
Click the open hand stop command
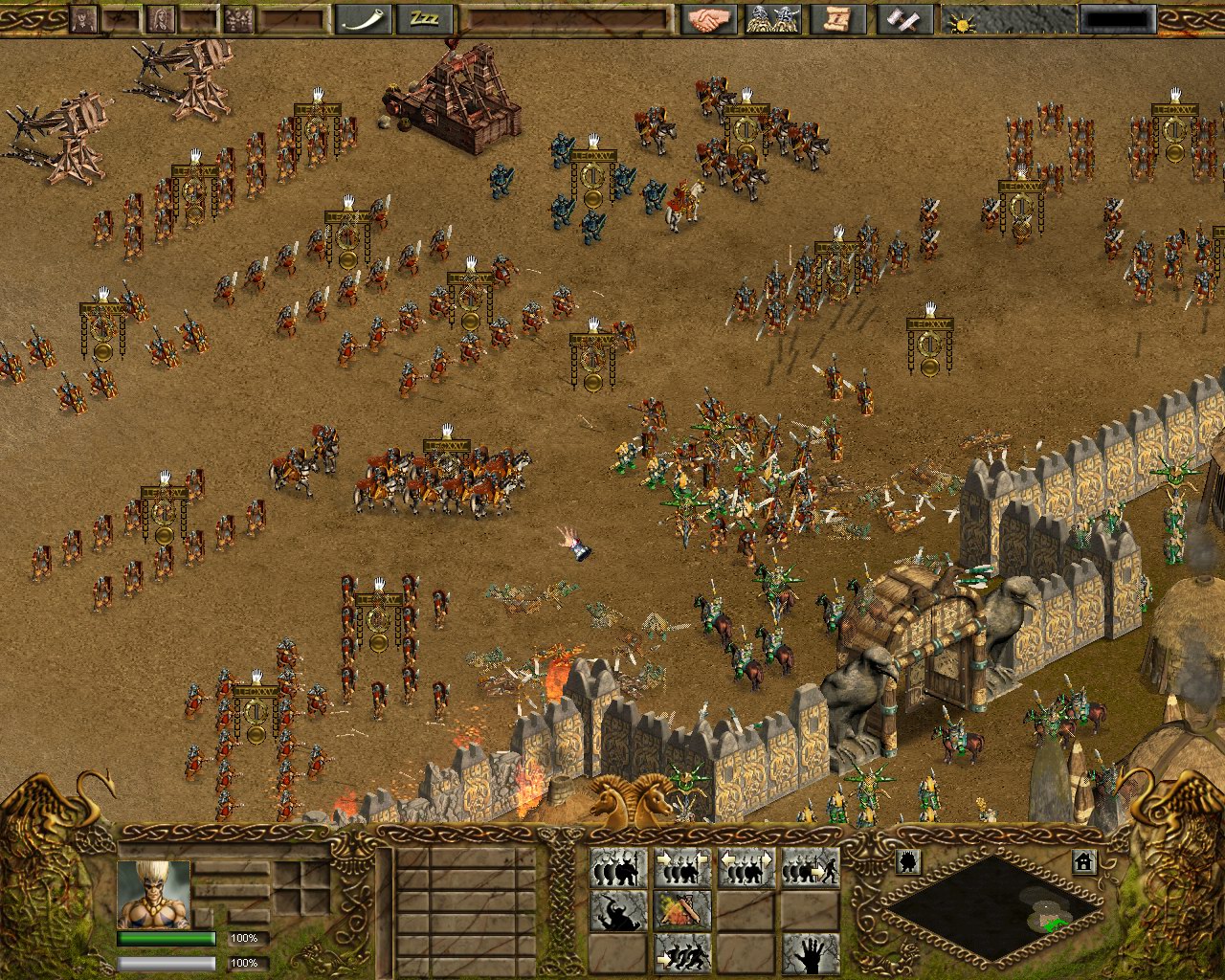tap(810, 953)
